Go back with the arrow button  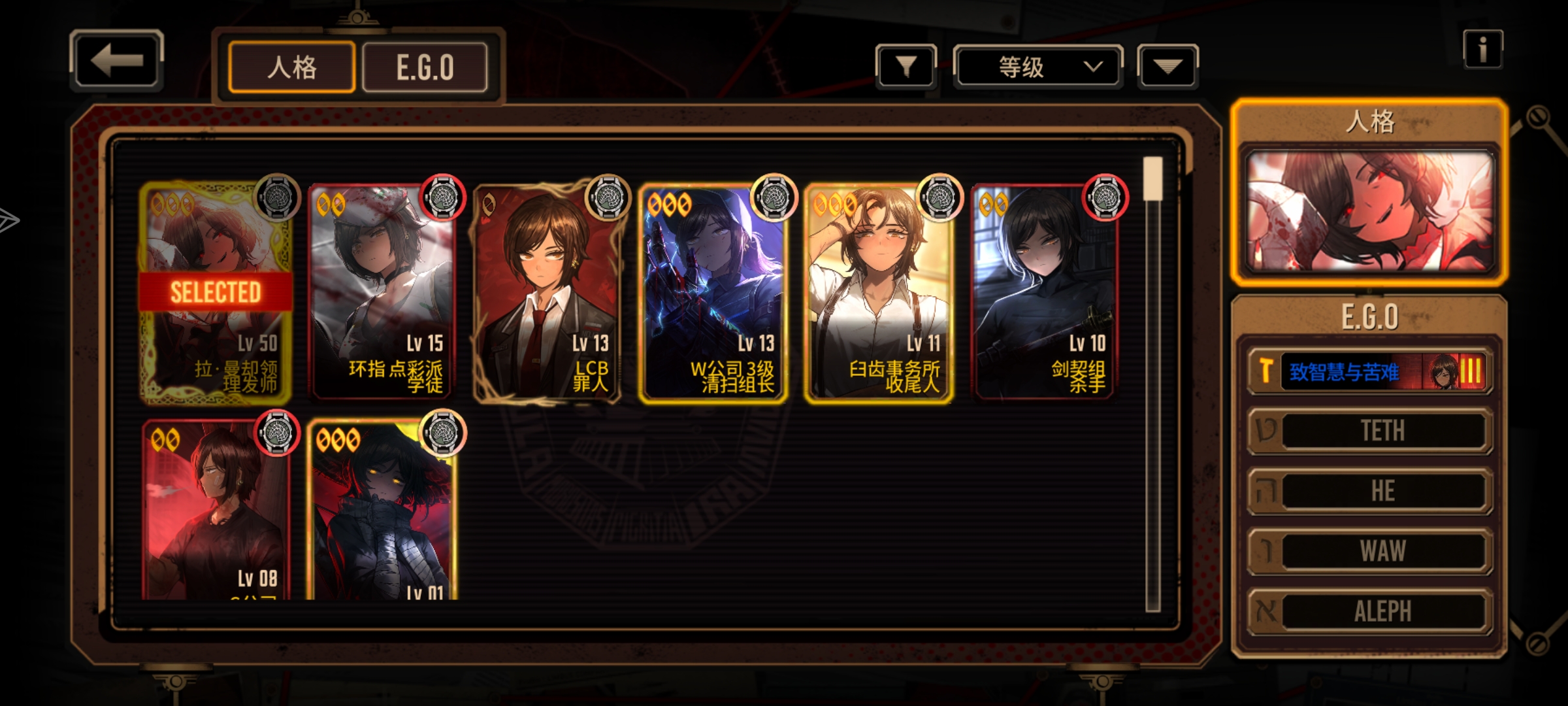[116, 60]
